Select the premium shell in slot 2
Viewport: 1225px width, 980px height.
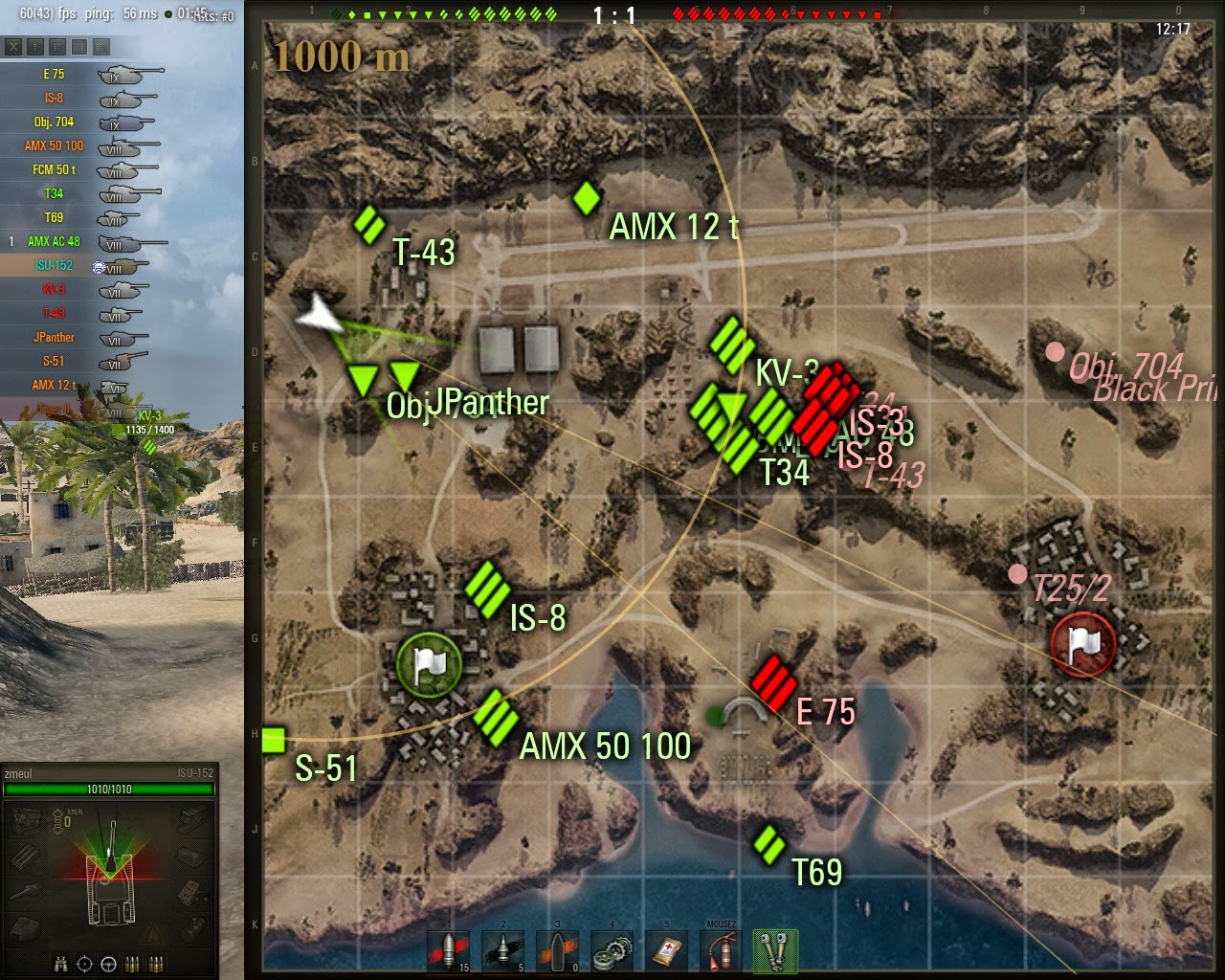coord(501,952)
